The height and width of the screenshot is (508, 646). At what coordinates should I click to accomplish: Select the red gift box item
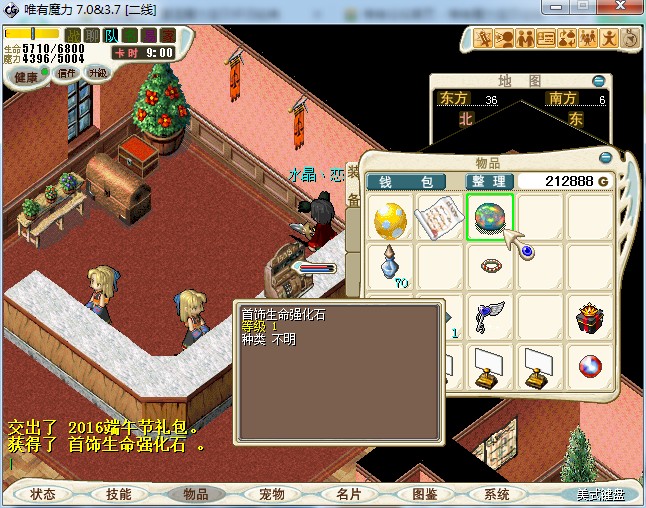click(590, 318)
